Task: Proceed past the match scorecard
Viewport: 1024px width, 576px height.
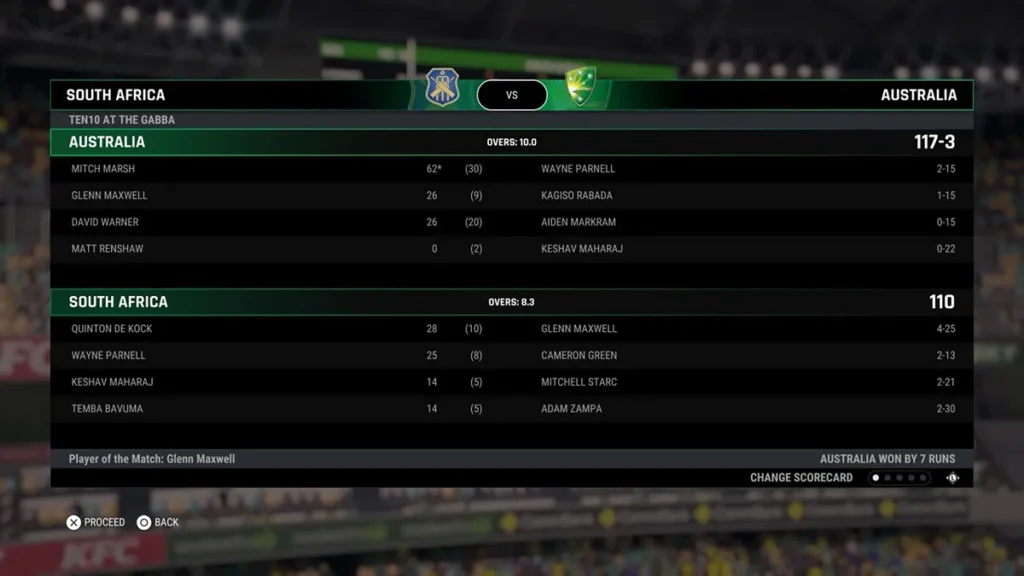Action: pos(96,522)
